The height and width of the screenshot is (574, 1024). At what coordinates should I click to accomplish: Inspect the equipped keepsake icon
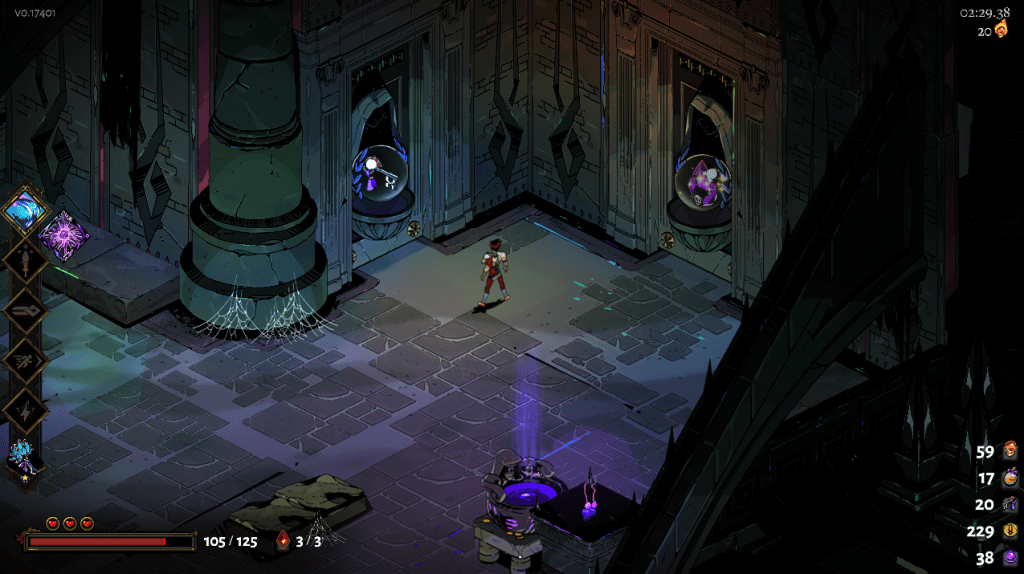(x=22, y=456)
